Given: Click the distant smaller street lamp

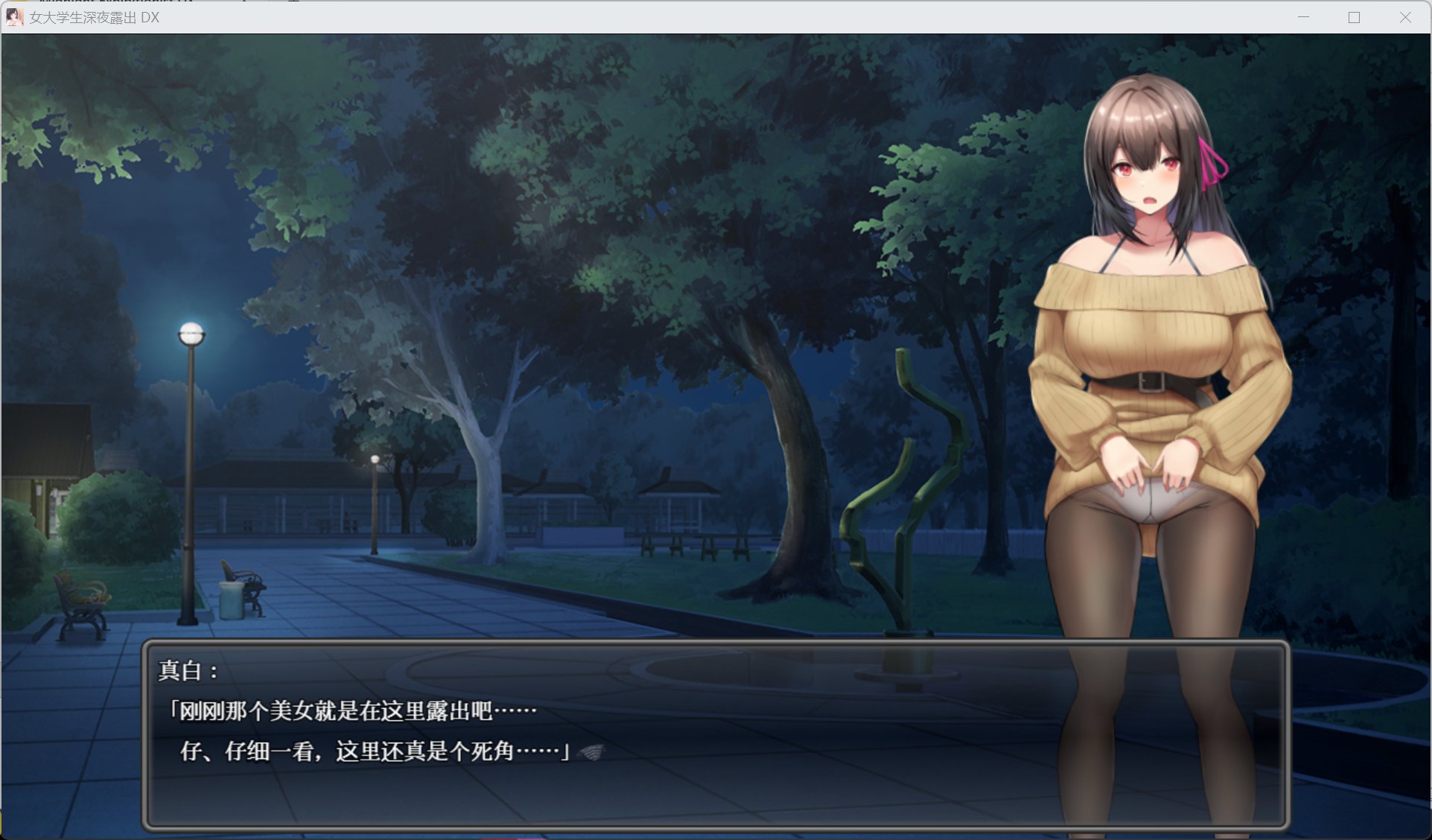Looking at the screenshot, I should coord(375,459).
